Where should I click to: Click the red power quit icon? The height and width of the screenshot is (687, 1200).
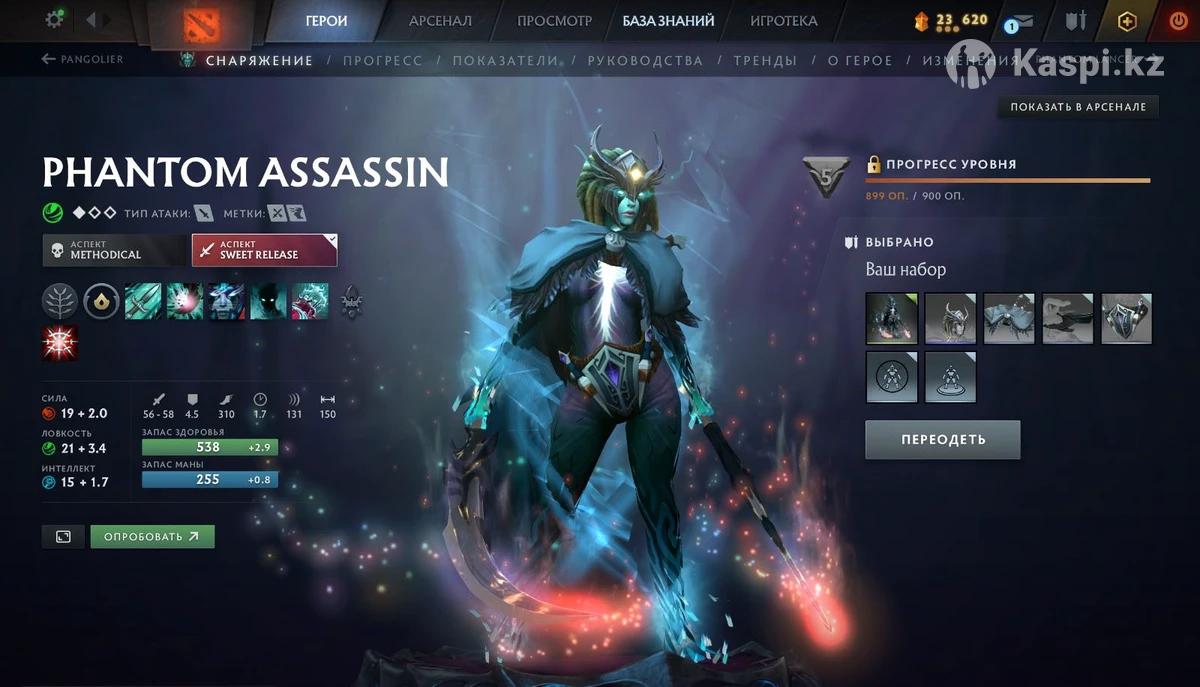[x=1177, y=20]
